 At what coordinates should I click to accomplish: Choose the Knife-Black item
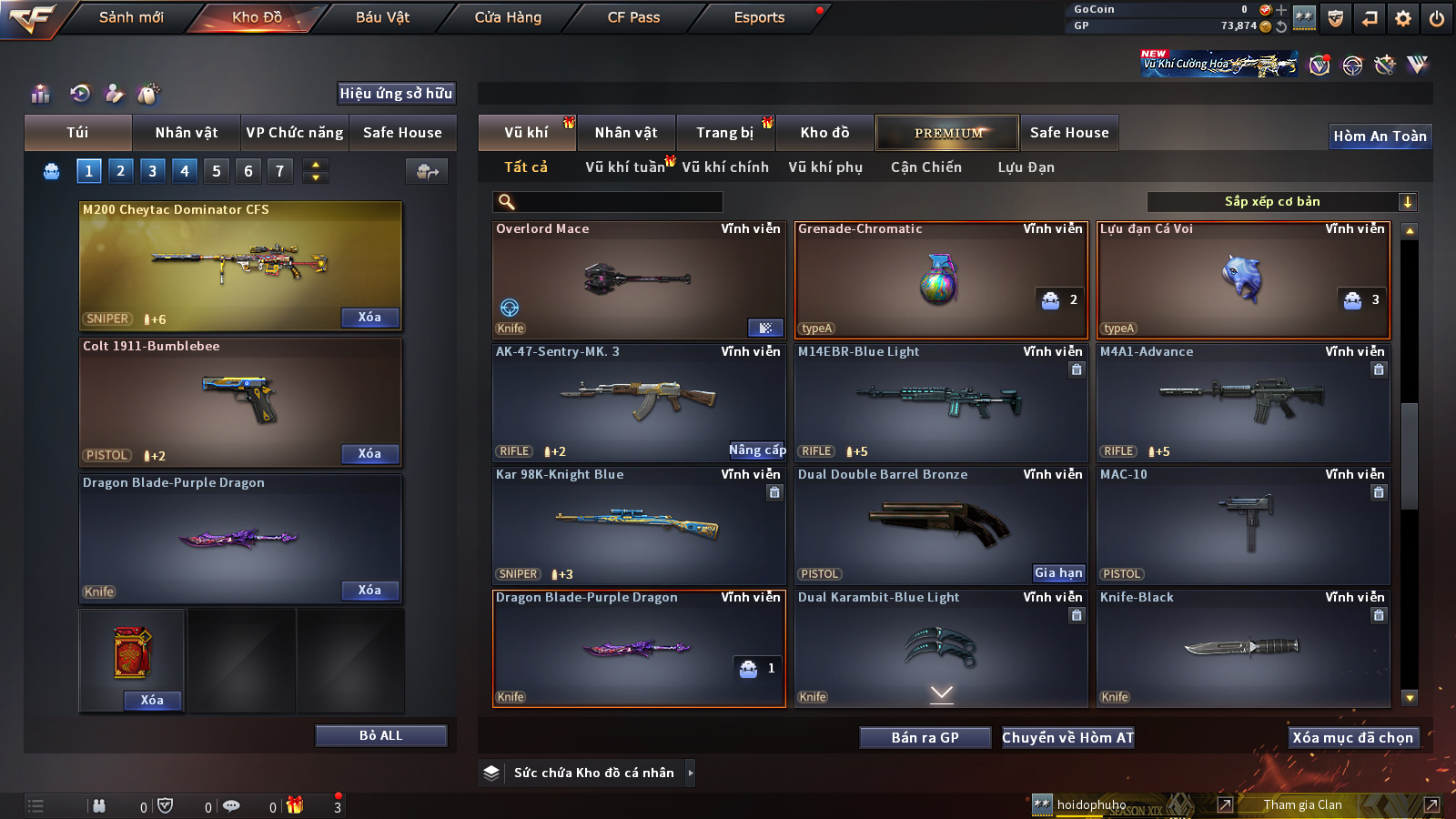1243,648
